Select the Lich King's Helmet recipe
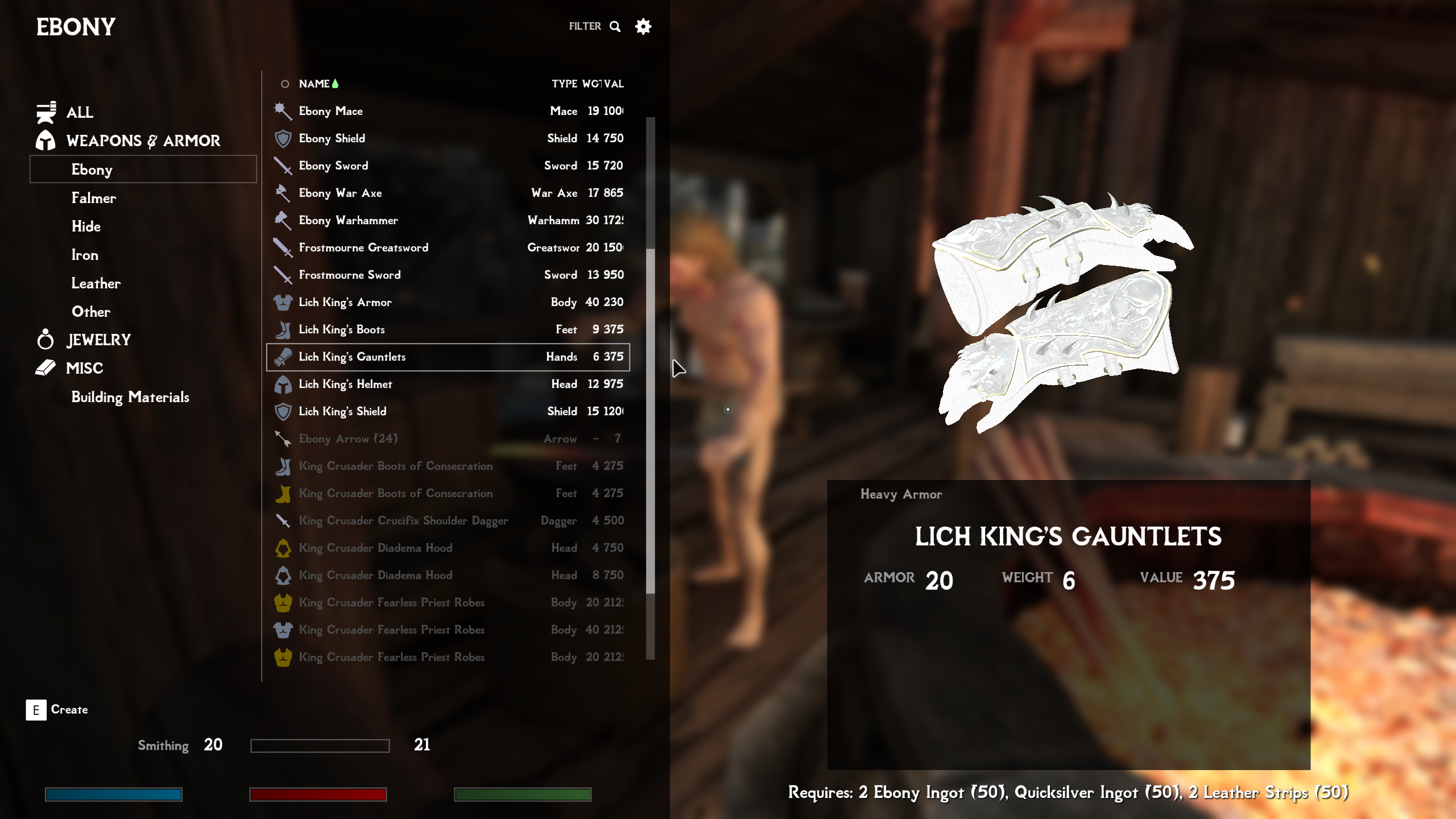Image resolution: width=1456 pixels, height=819 pixels. click(x=345, y=384)
